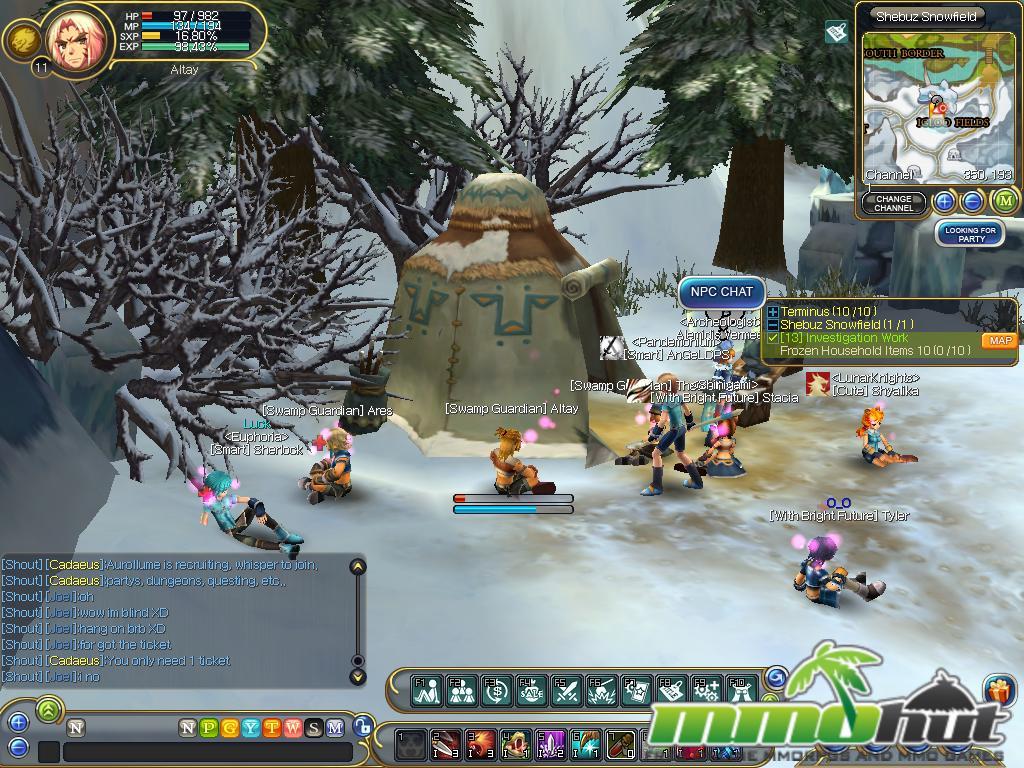Show quest location with MAP button
The width and height of the screenshot is (1024, 768).
[999, 341]
